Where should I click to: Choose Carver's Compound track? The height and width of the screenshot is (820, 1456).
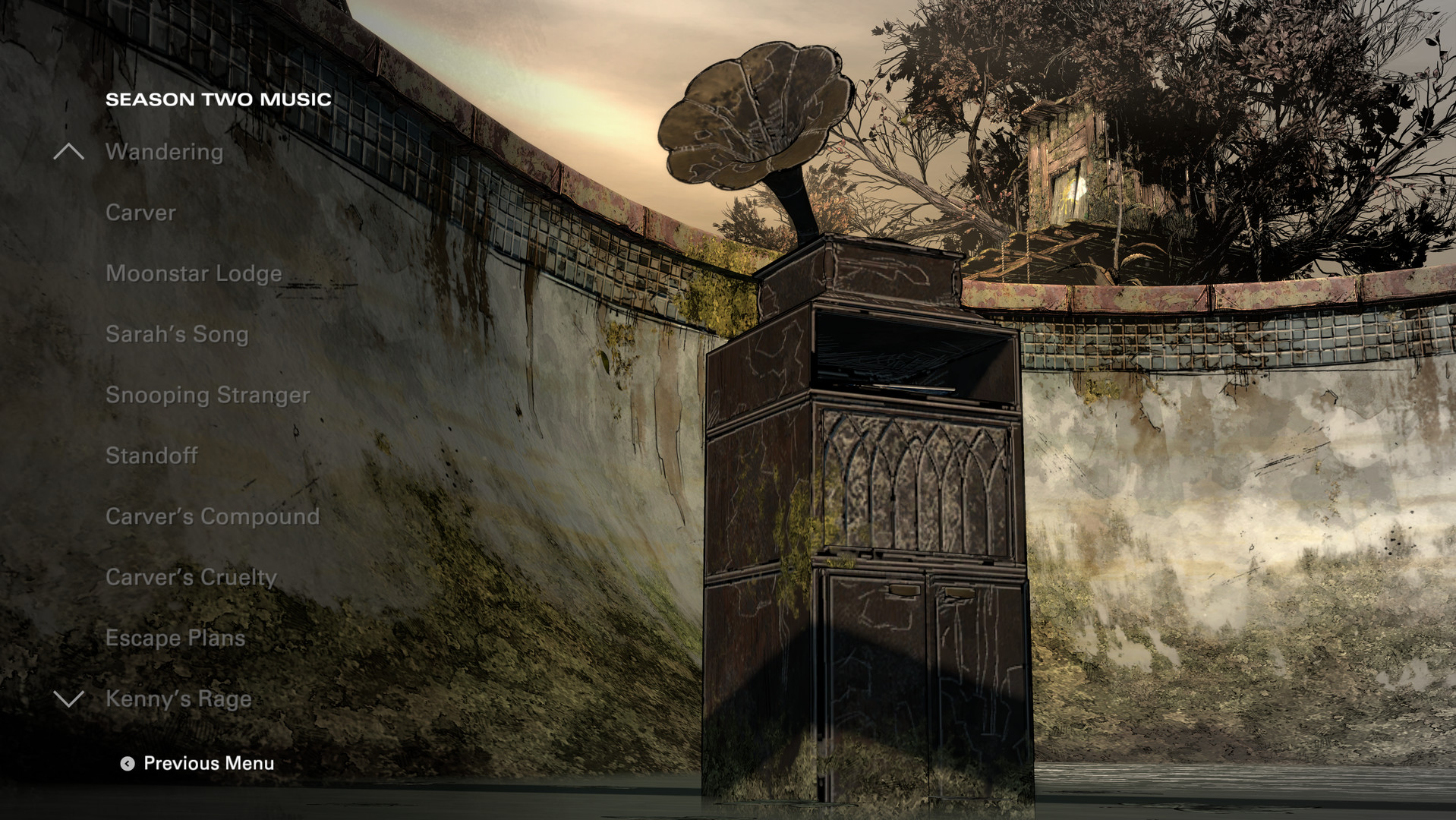coord(213,516)
